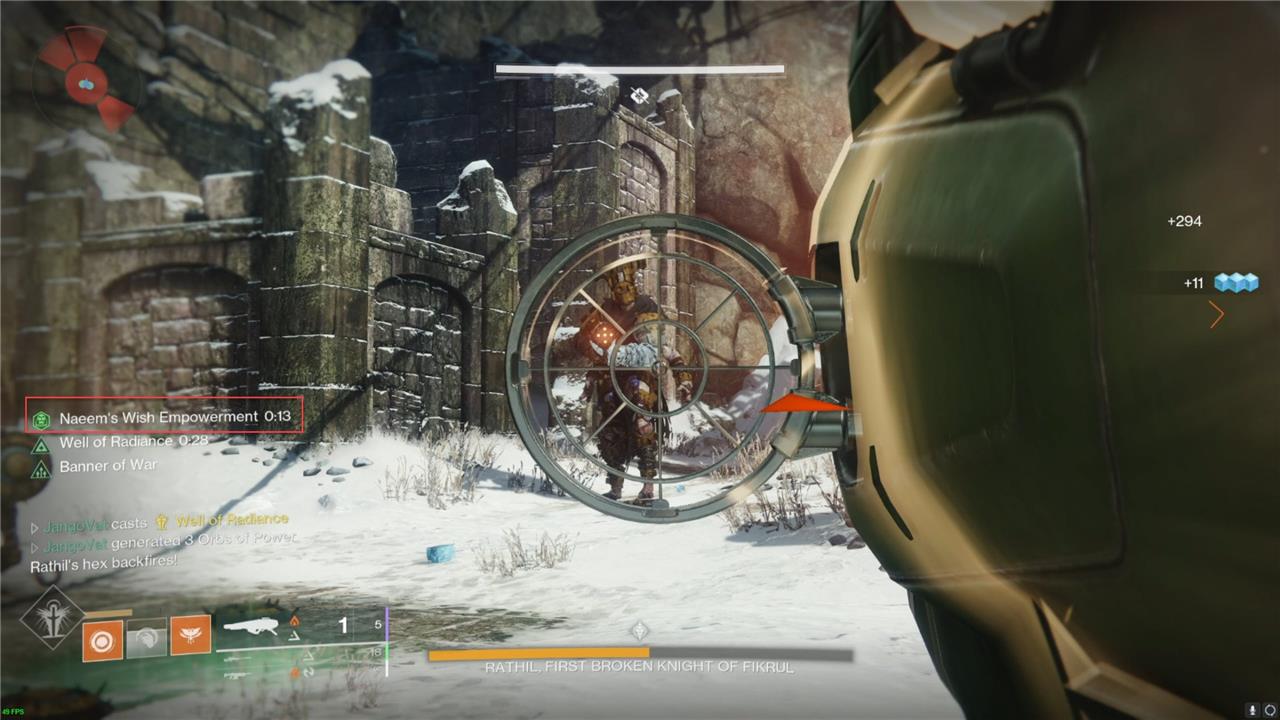The width and height of the screenshot is (1280, 720).
Task: Select the Banner of War buff entry
Action: coord(107,466)
